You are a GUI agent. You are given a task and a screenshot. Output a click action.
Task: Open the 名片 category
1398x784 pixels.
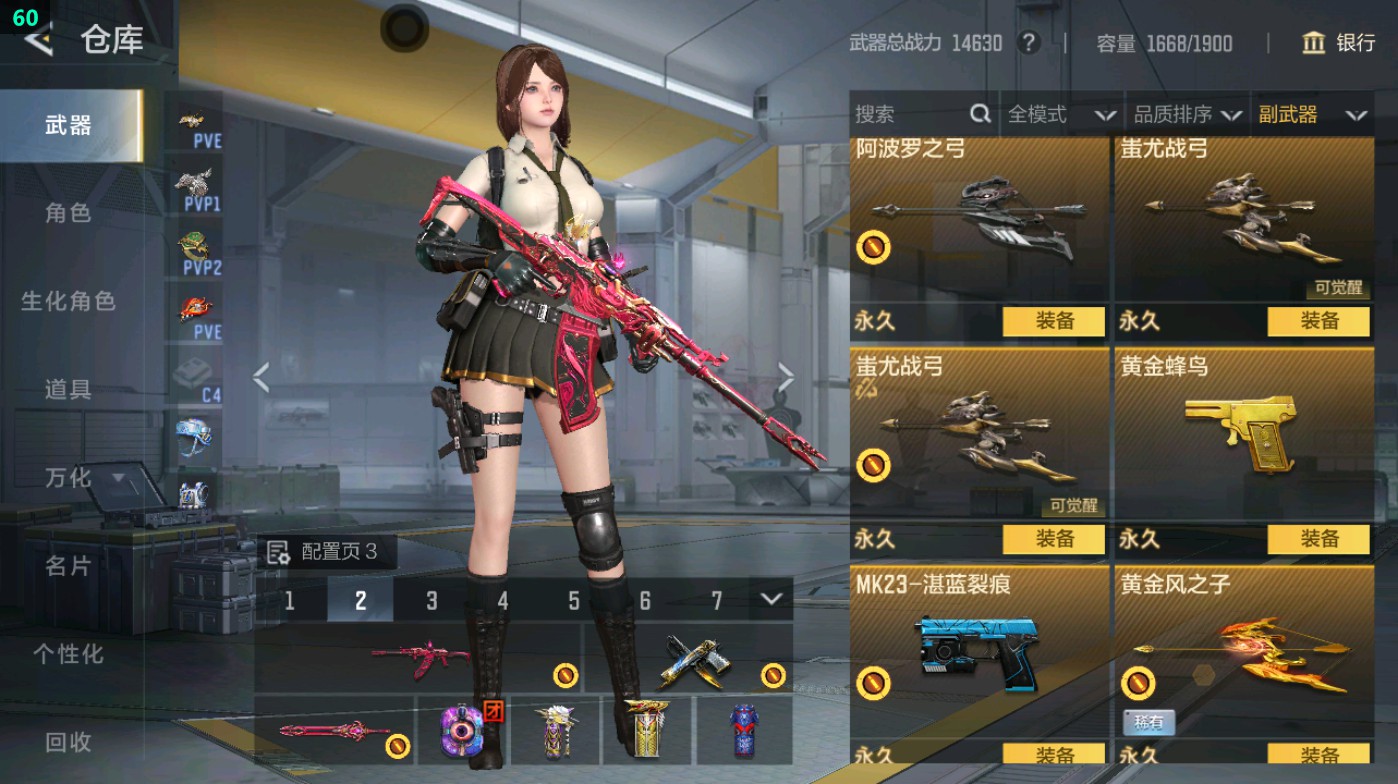pos(68,566)
